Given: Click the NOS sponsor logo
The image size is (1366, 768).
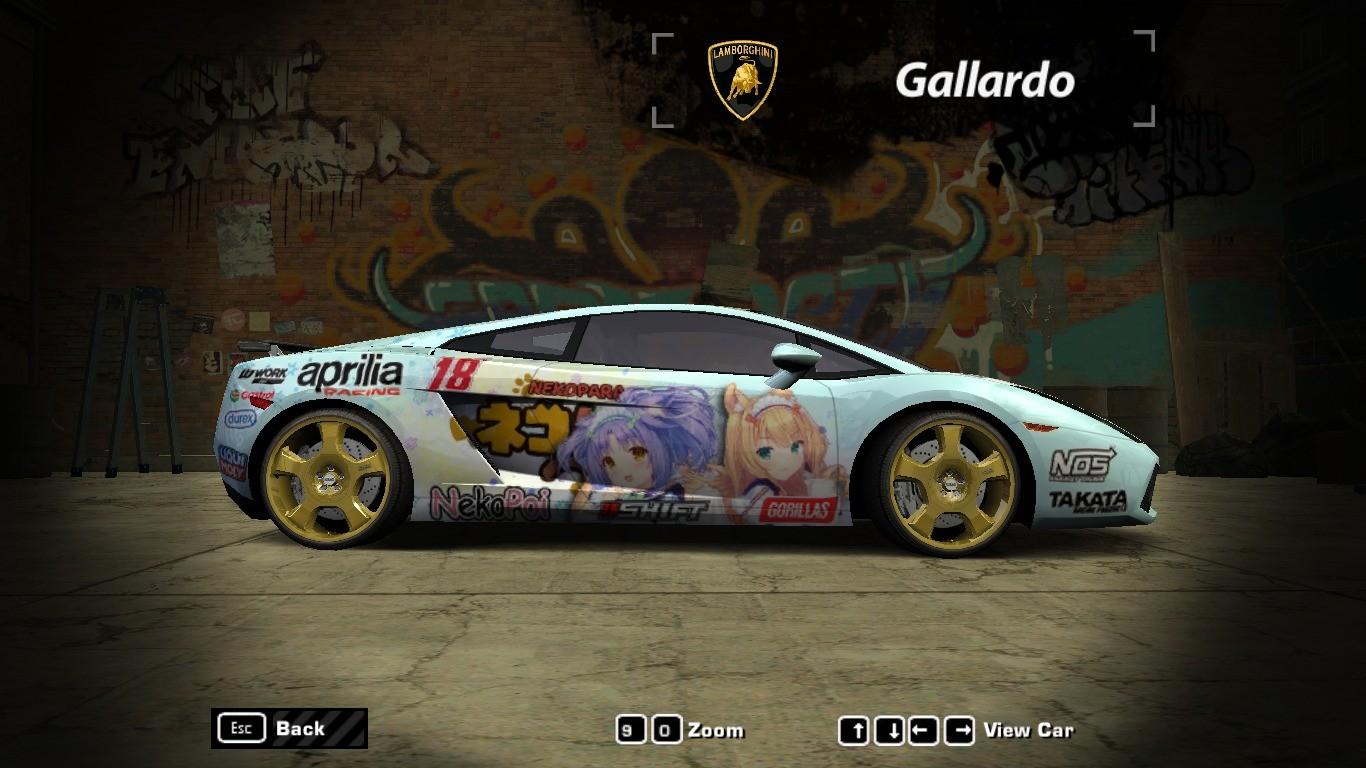Looking at the screenshot, I should pyautogui.click(x=1080, y=462).
